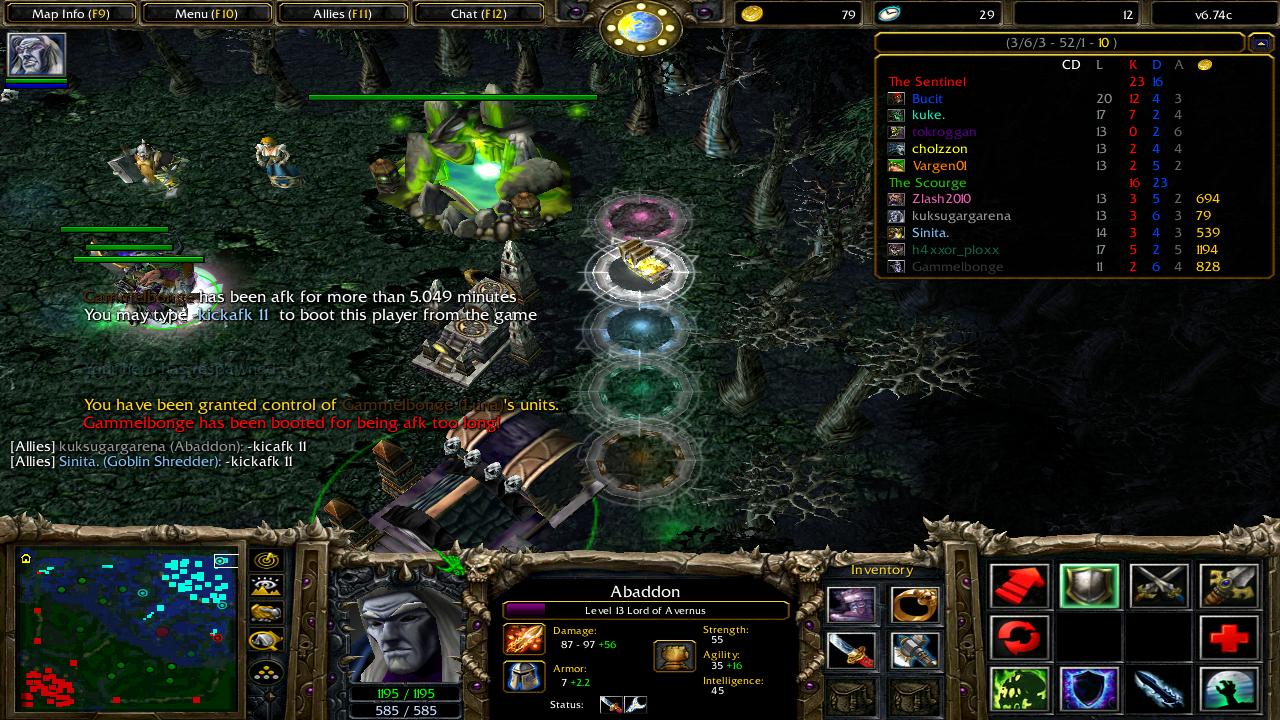This screenshot has width=1280, height=720.
Task: Open the Map Info (F9) menu
Action: tap(70, 14)
